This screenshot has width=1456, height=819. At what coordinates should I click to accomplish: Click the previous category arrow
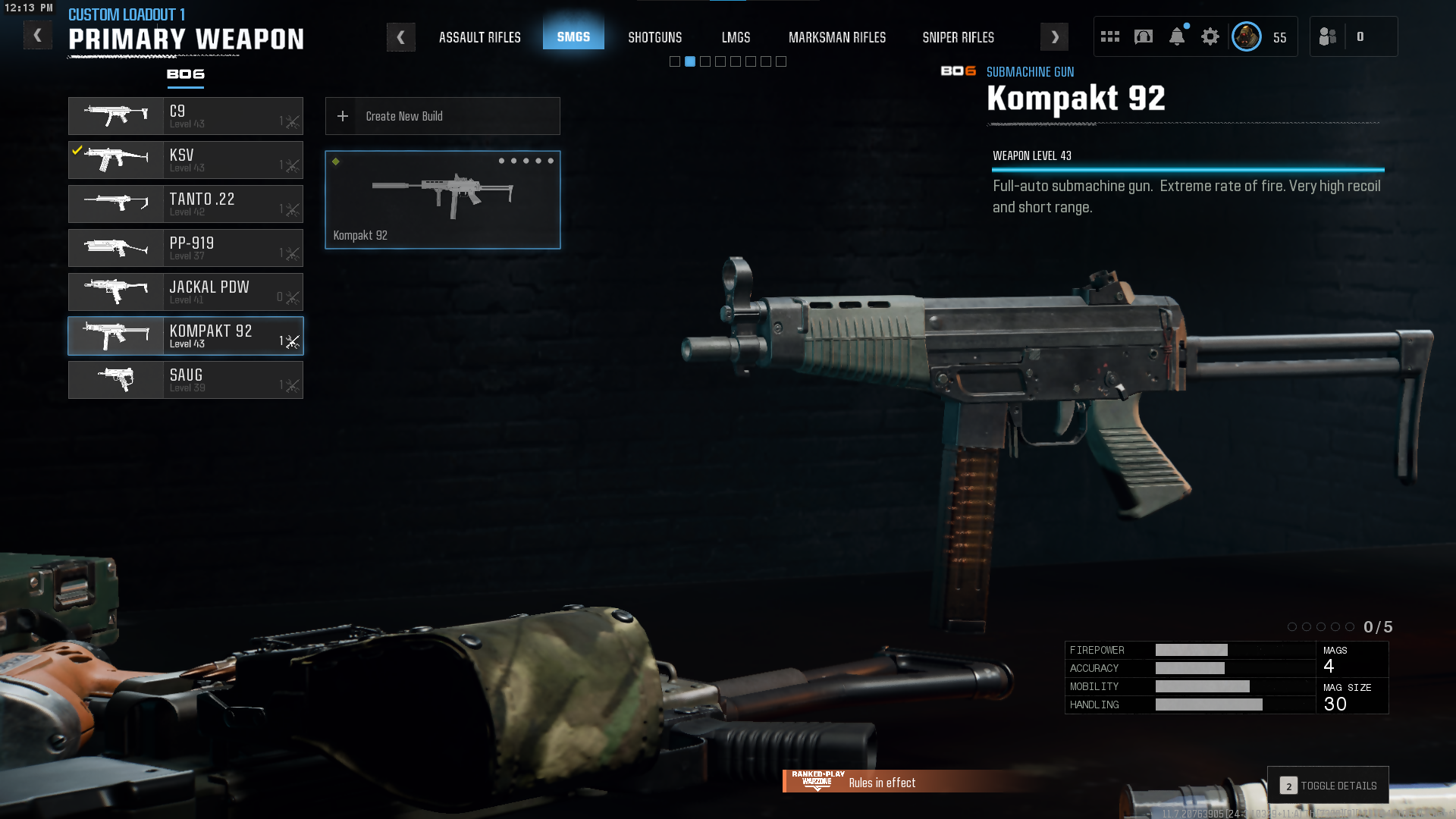pyautogui.click(x=400, y=37)
